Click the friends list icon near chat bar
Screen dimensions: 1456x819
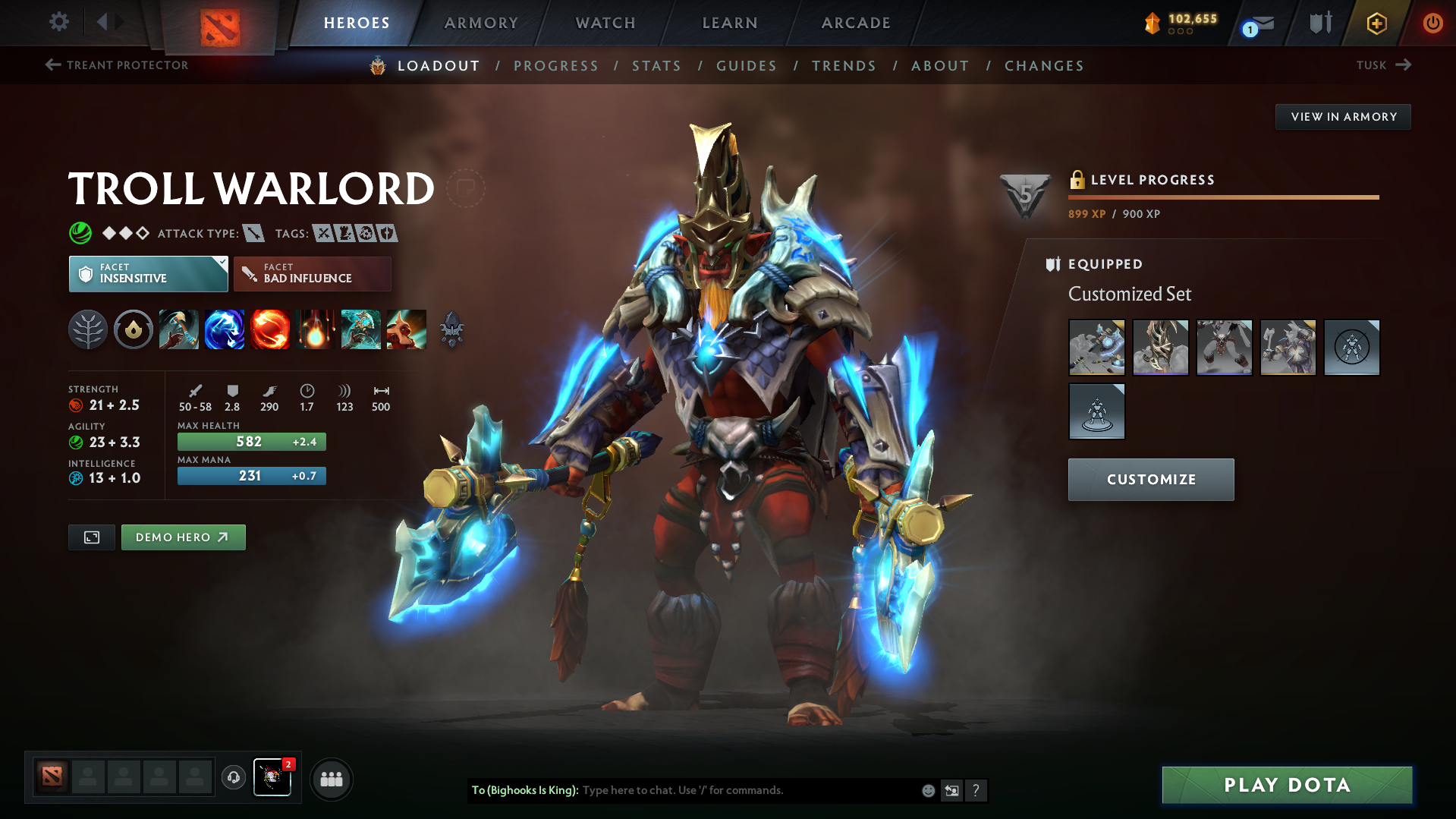[331, 779]
